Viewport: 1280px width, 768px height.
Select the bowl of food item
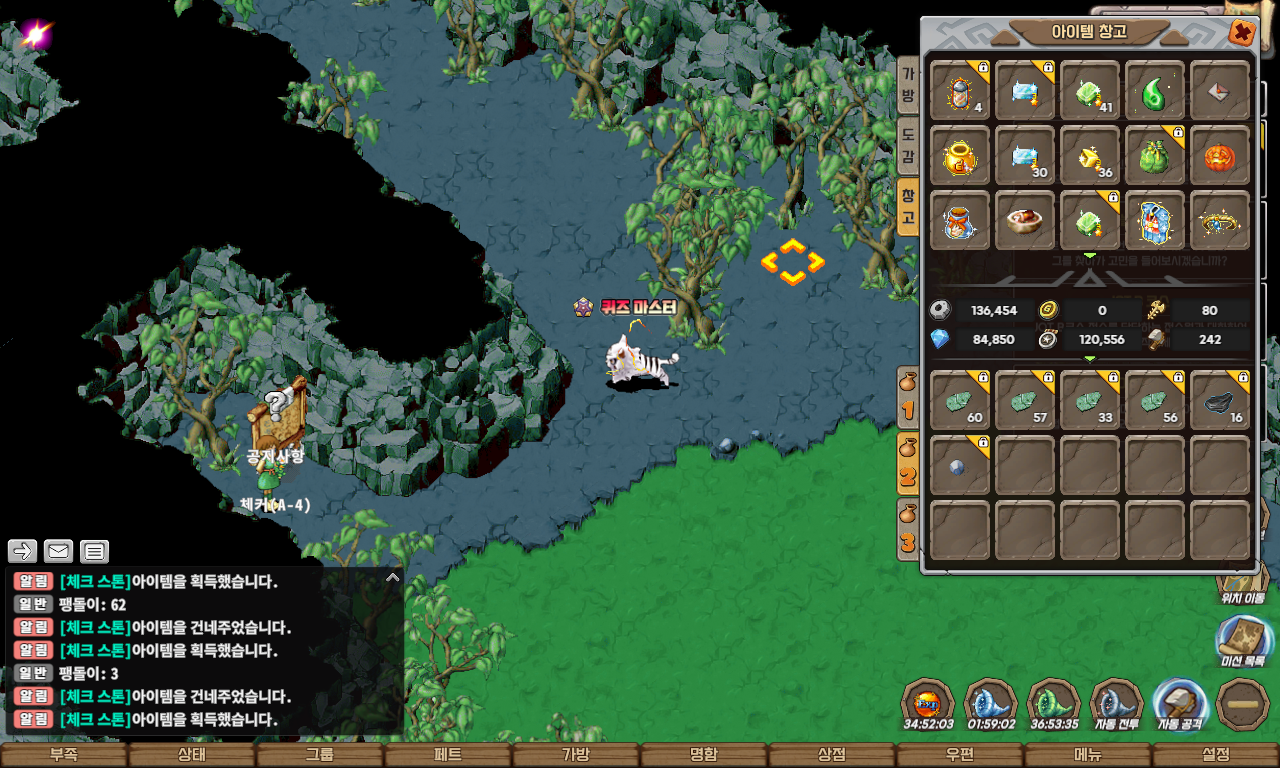[1025, 220]
